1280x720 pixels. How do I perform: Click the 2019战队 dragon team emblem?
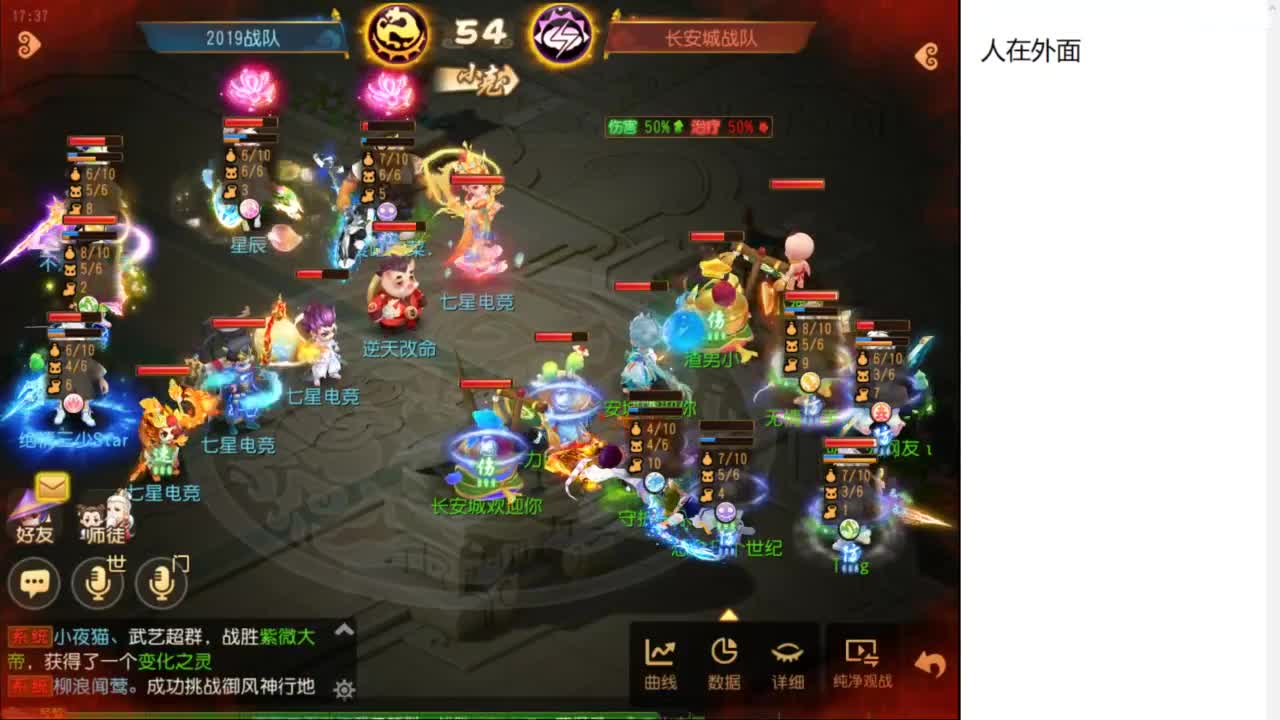coord(398,33)
